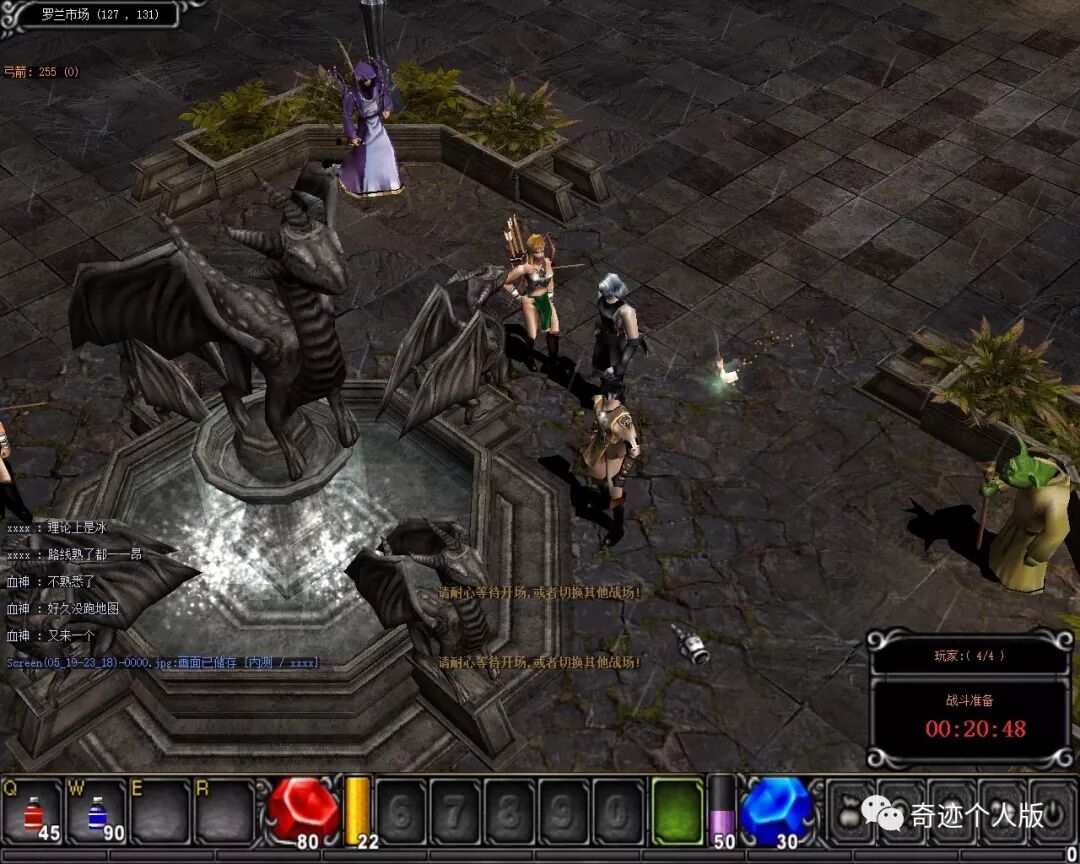Select the empty E item slot
This screenshot has height=864, width=1080.
pyautogui.click(x=160, y=811)
